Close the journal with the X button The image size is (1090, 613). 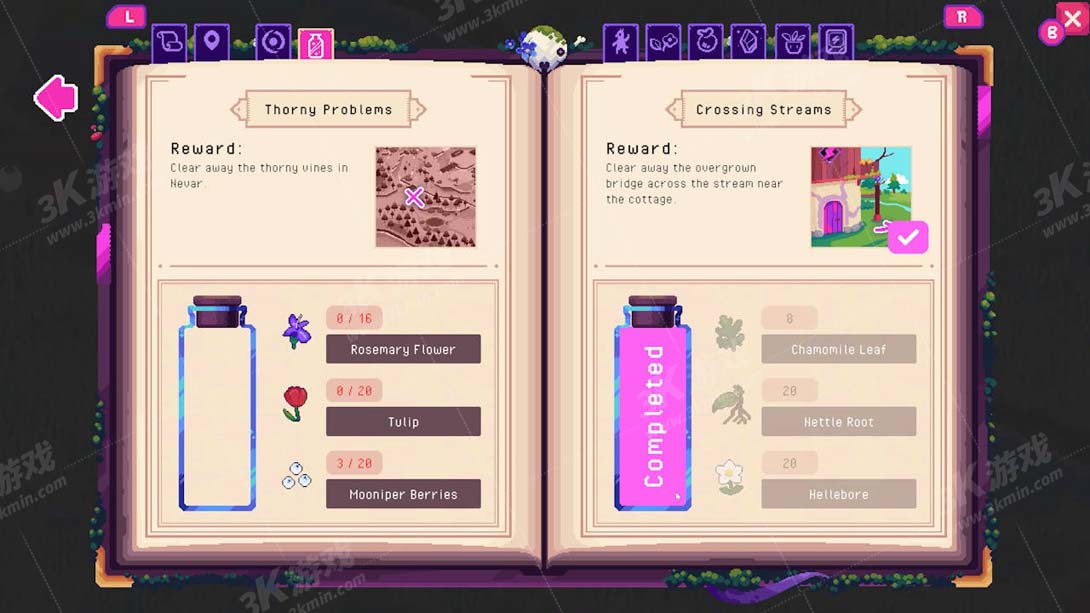pyautogui.click(x=1071, y=19)
